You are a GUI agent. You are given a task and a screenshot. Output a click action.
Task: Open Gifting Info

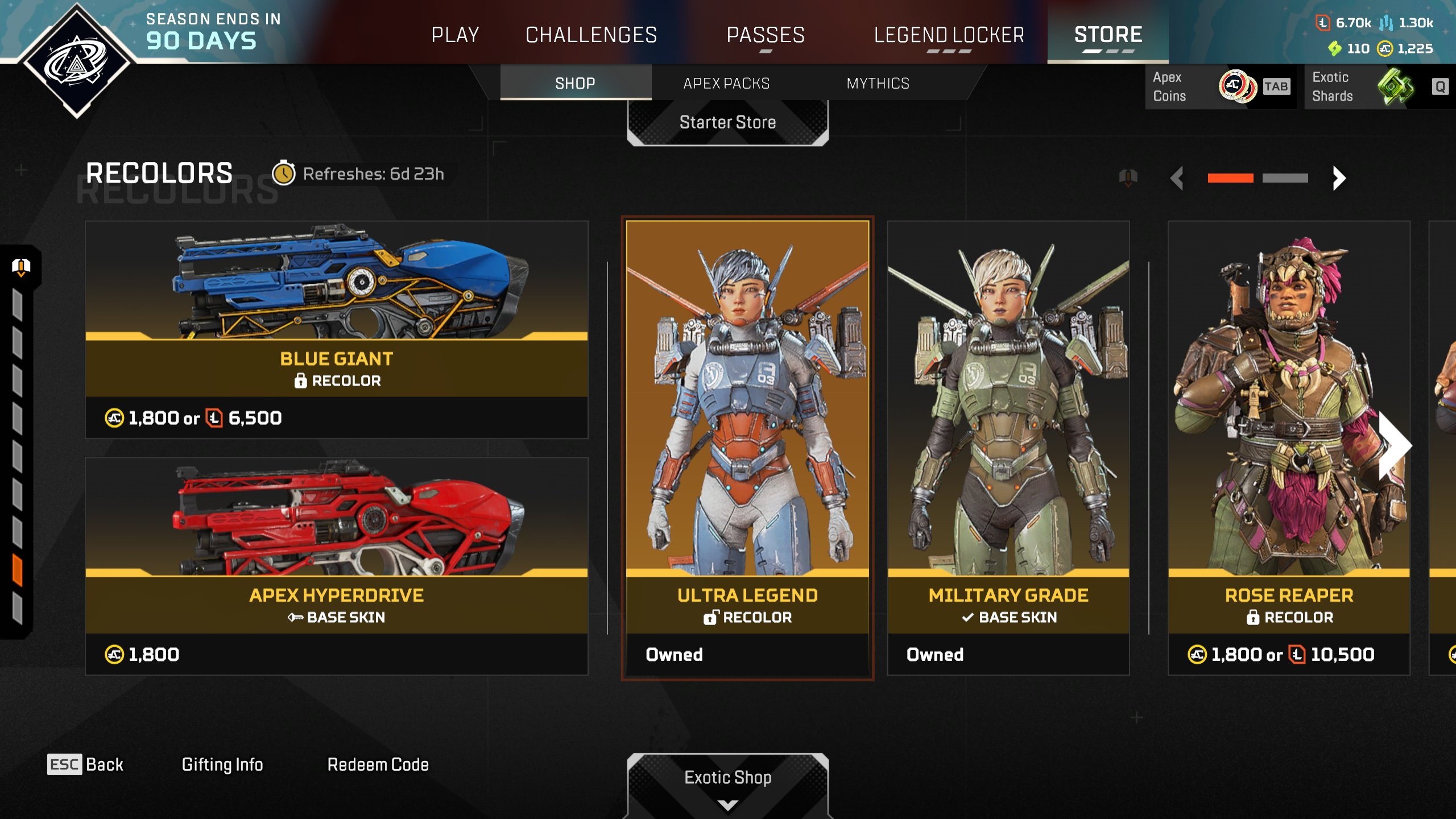pyautogui.click(x=222, y=764)
